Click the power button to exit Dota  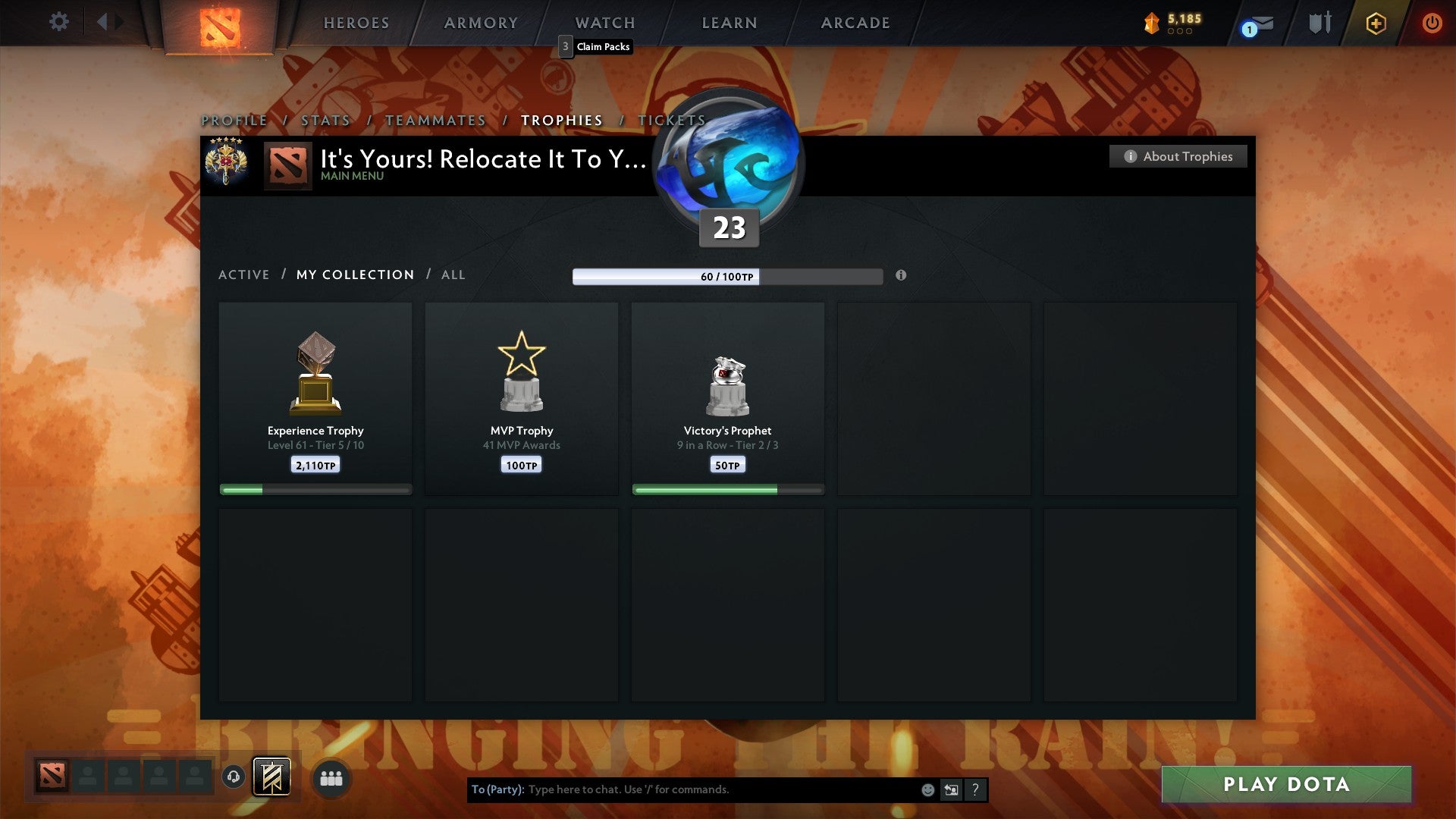[1433, 23]
